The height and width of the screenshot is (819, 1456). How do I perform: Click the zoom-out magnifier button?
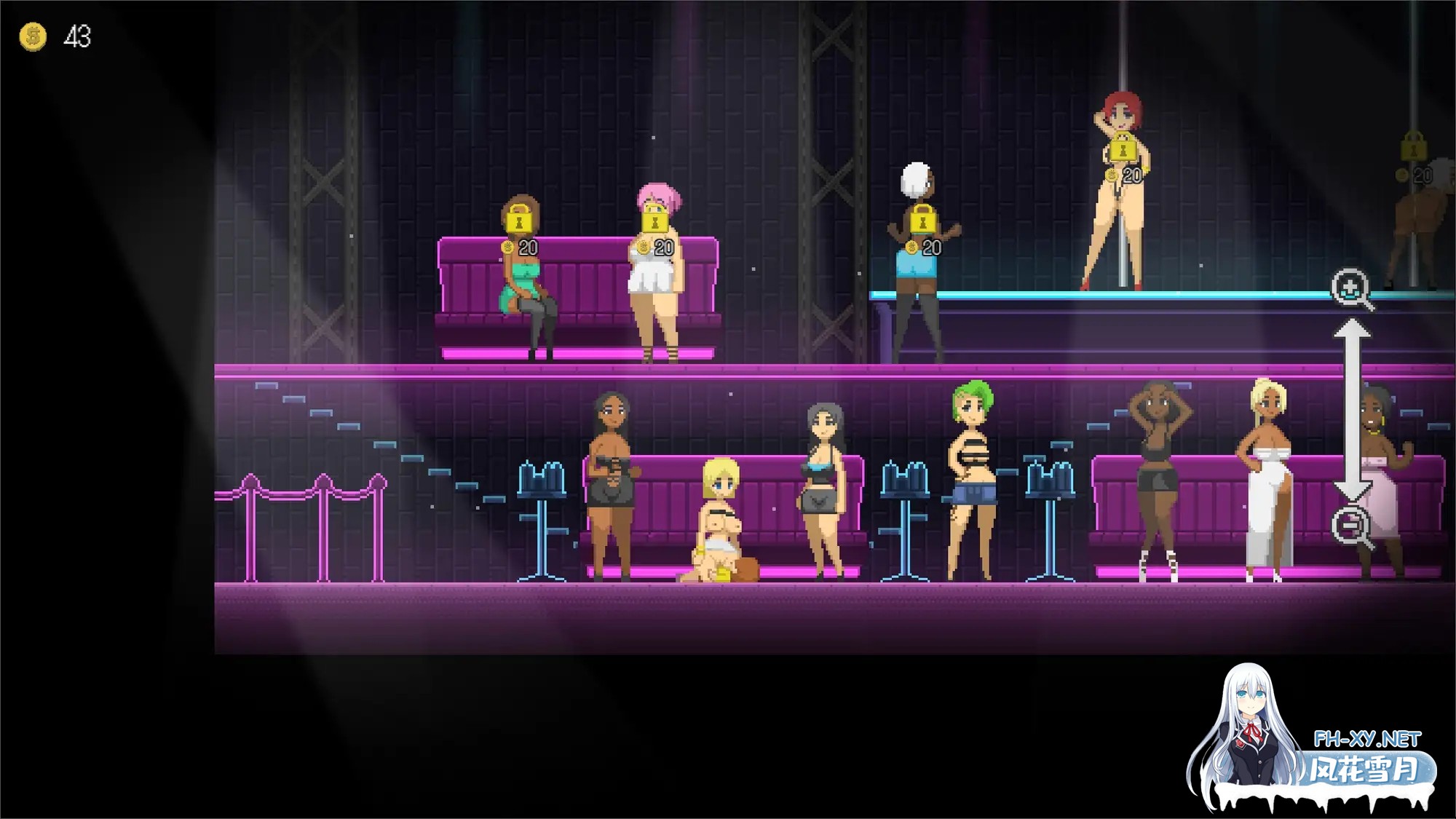1350,525
